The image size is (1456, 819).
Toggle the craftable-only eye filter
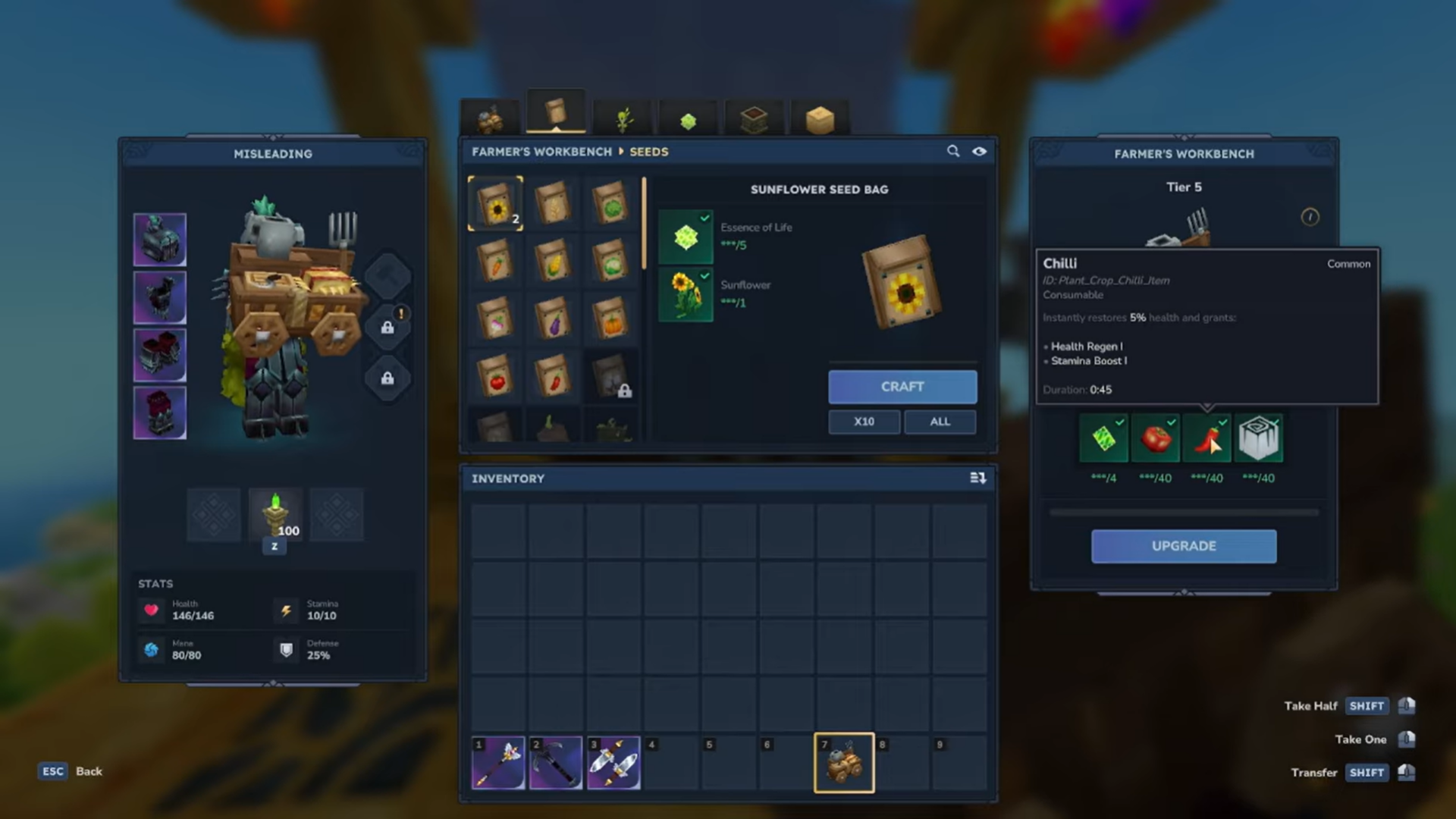coord(980,152)
